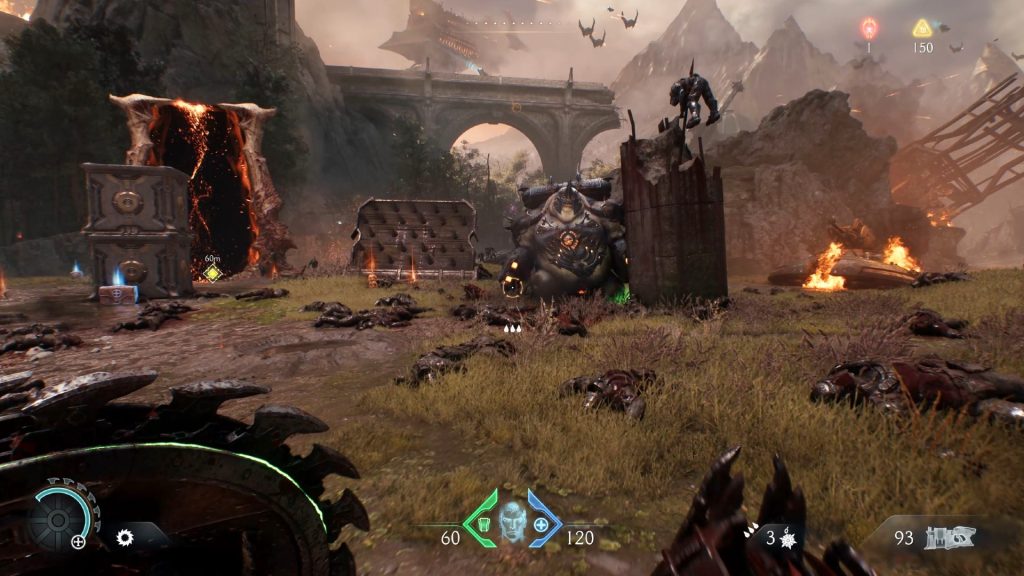
Task: Select the blue health cross icon
Action: [x=542, y=522]
